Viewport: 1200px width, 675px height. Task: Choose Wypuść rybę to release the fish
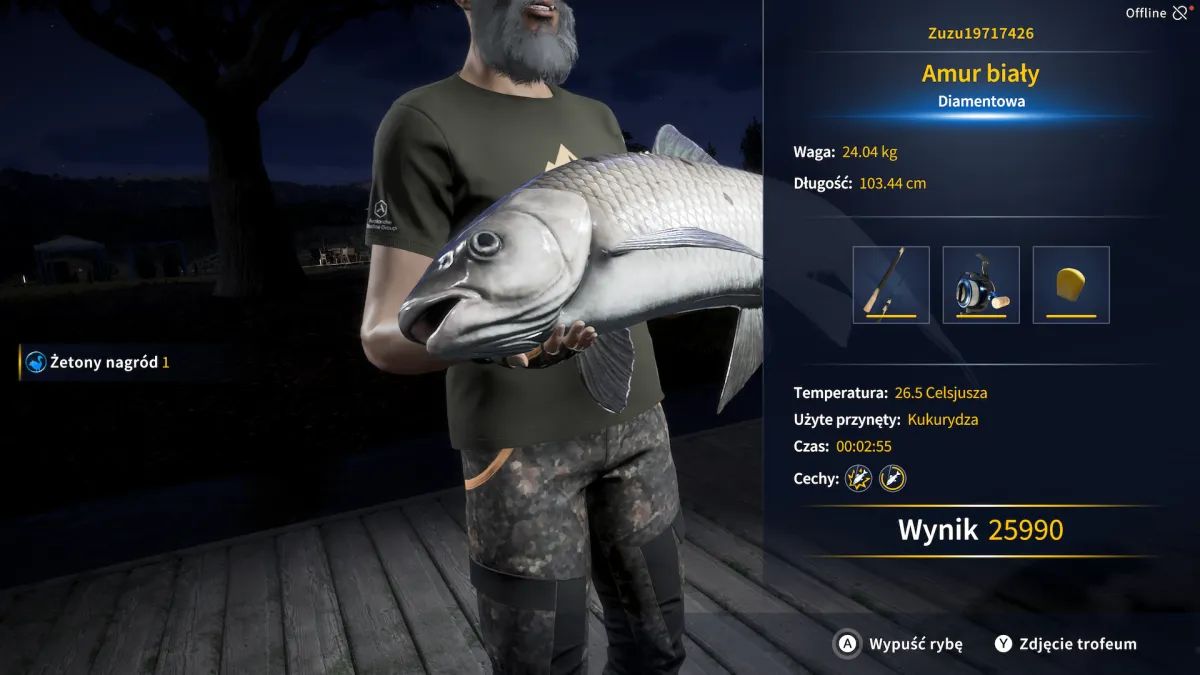[x=900, y=644]
